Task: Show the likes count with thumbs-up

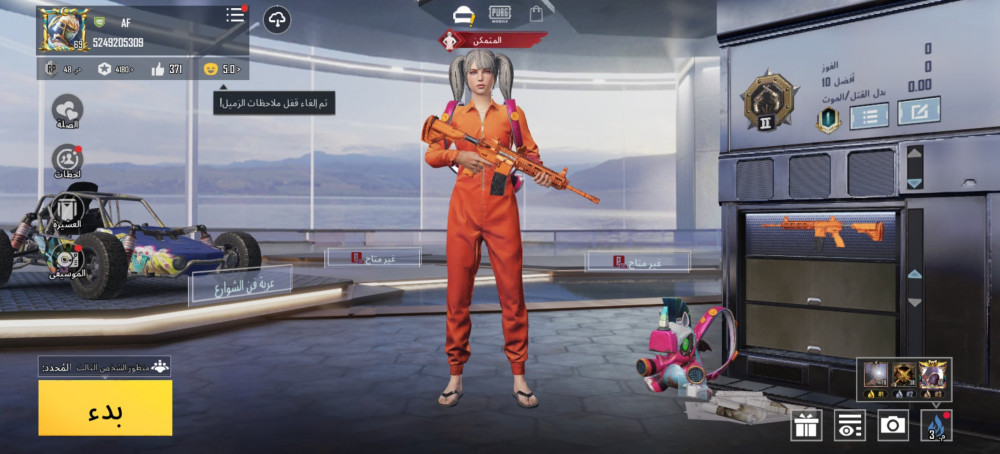Action: [167, 69]
